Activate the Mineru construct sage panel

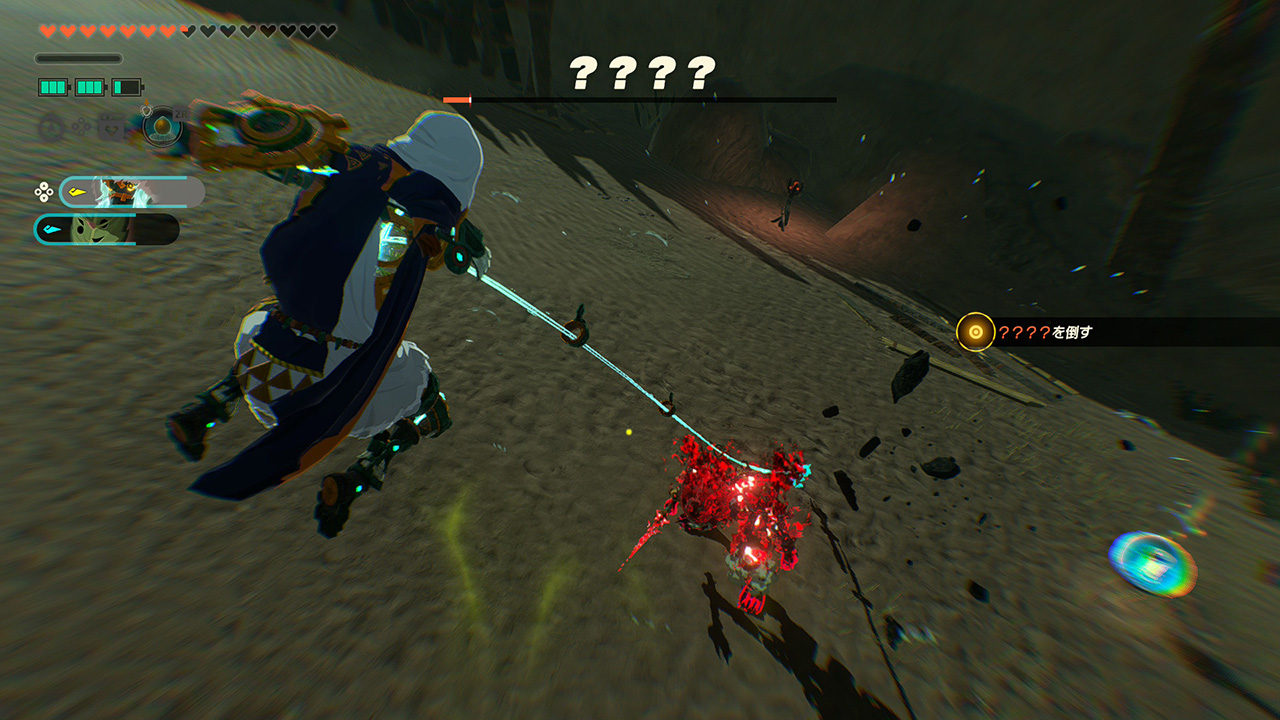[x=132, y=191]
